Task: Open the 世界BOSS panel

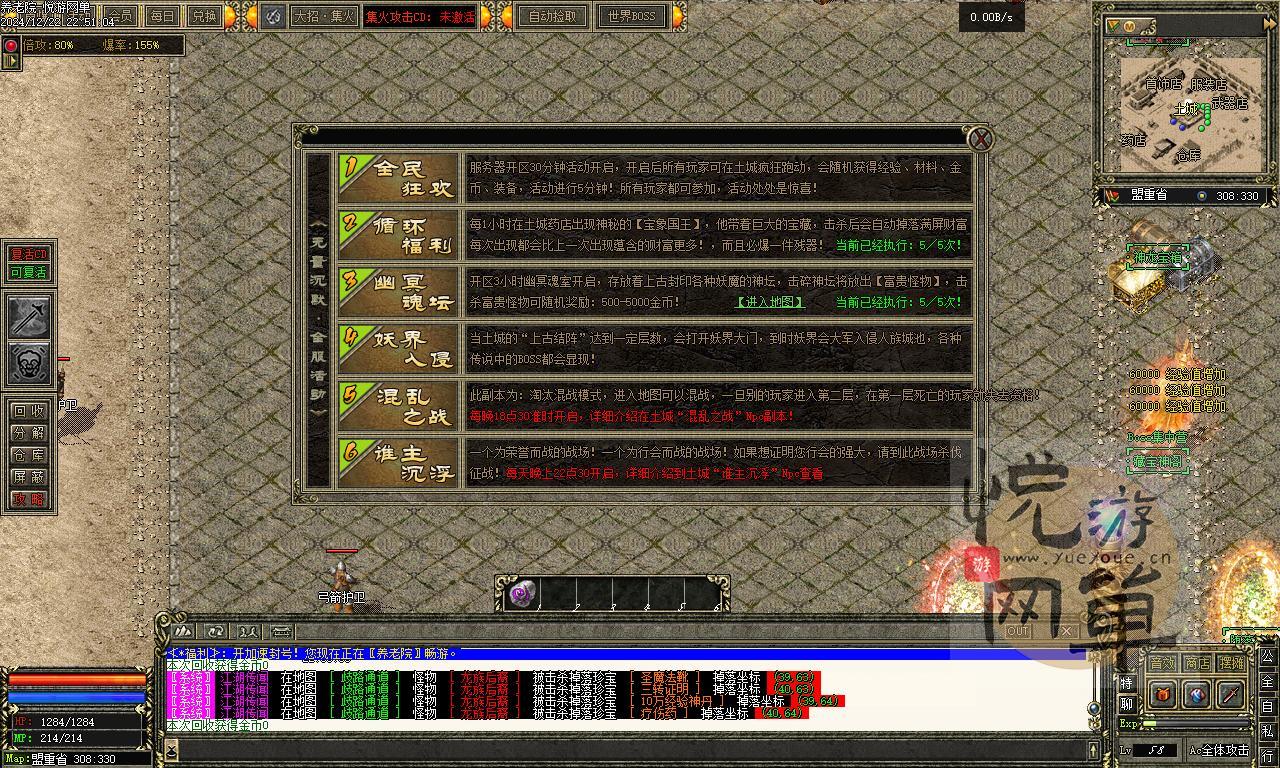Action: coord(631,16)
